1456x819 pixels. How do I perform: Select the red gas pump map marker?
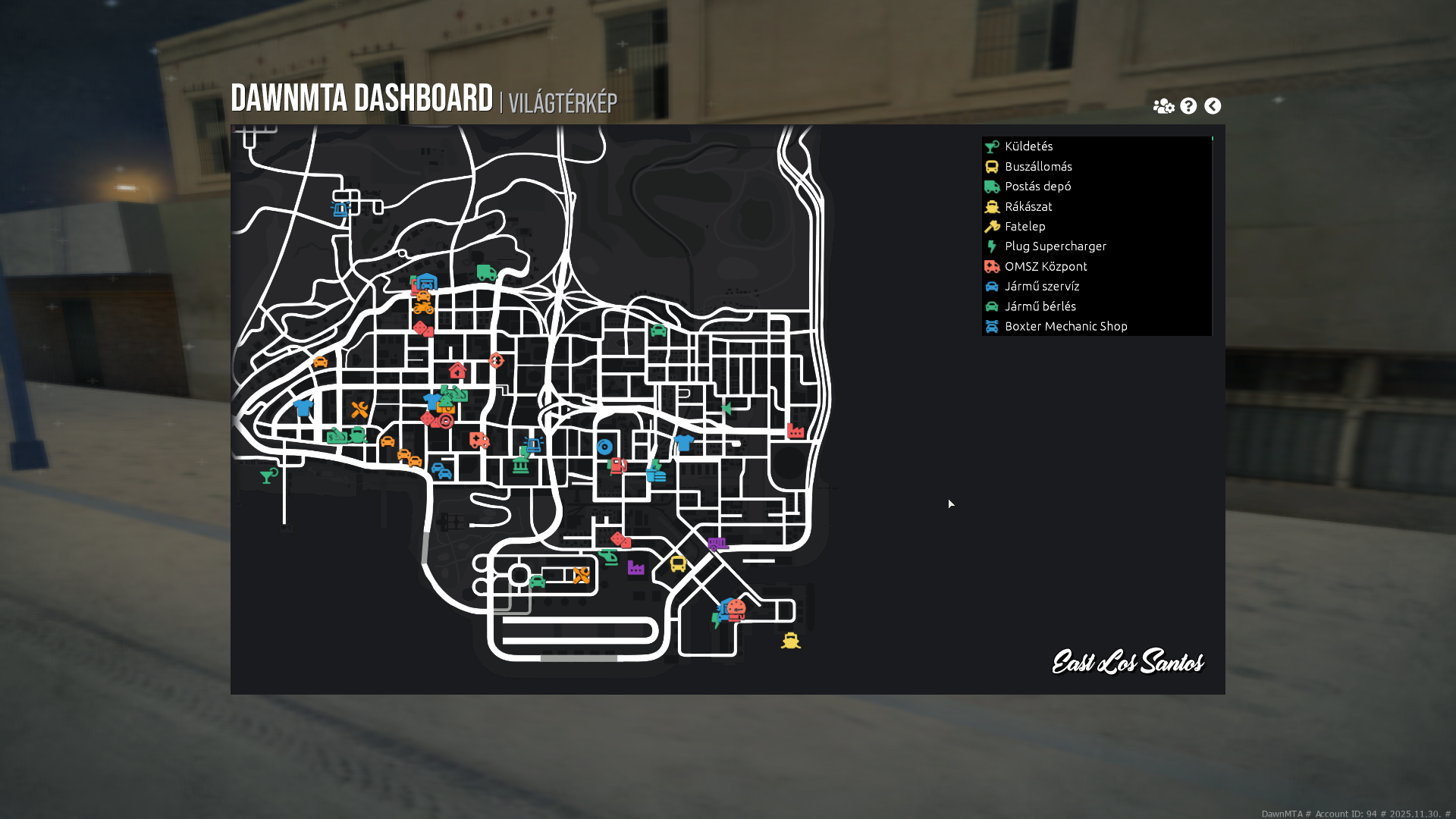tap(618, 466)
